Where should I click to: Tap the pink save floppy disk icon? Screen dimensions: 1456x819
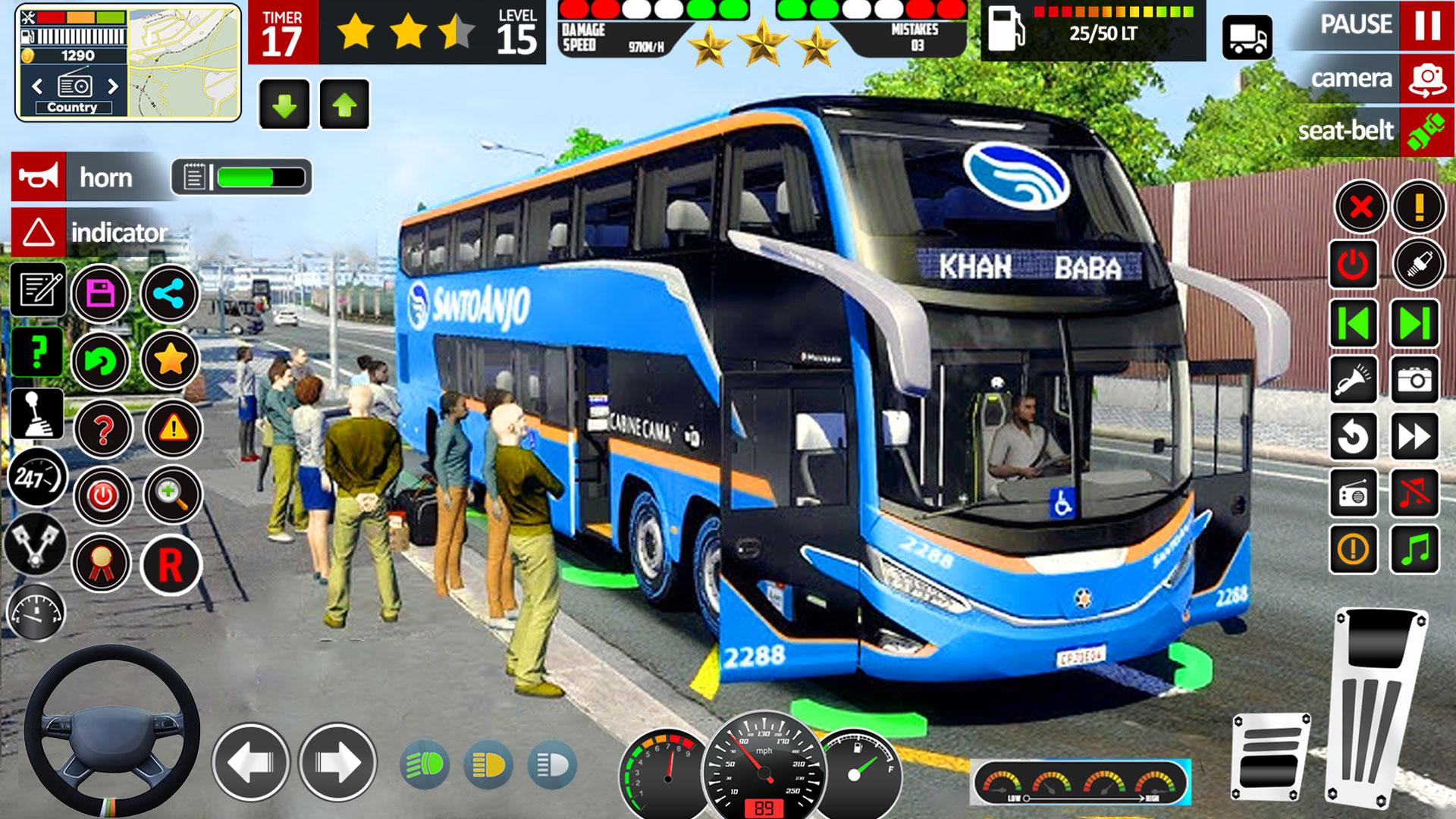(101, 293)
